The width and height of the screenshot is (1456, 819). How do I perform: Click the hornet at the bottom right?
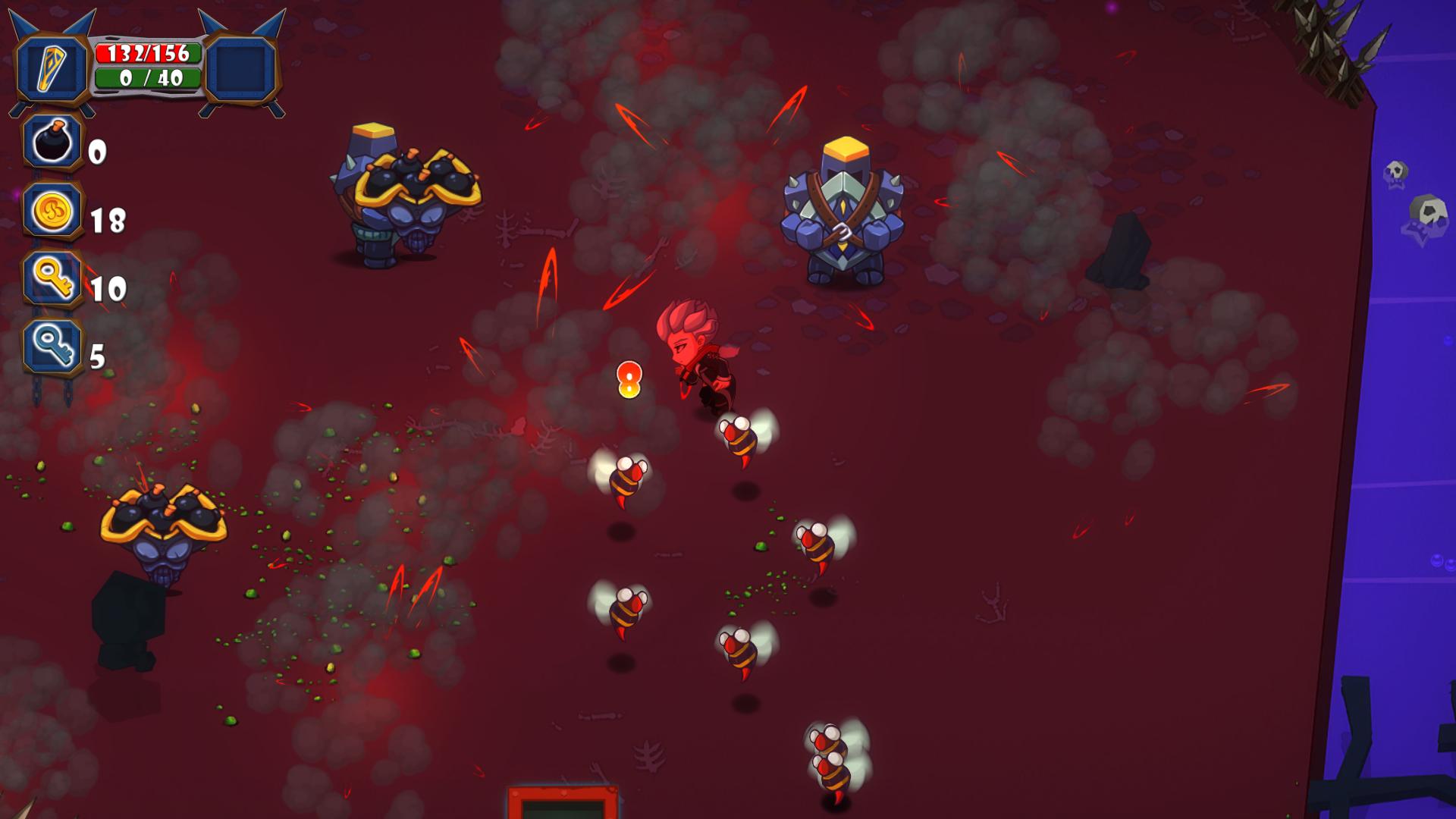pyautogui.click(x=830, y=758)
